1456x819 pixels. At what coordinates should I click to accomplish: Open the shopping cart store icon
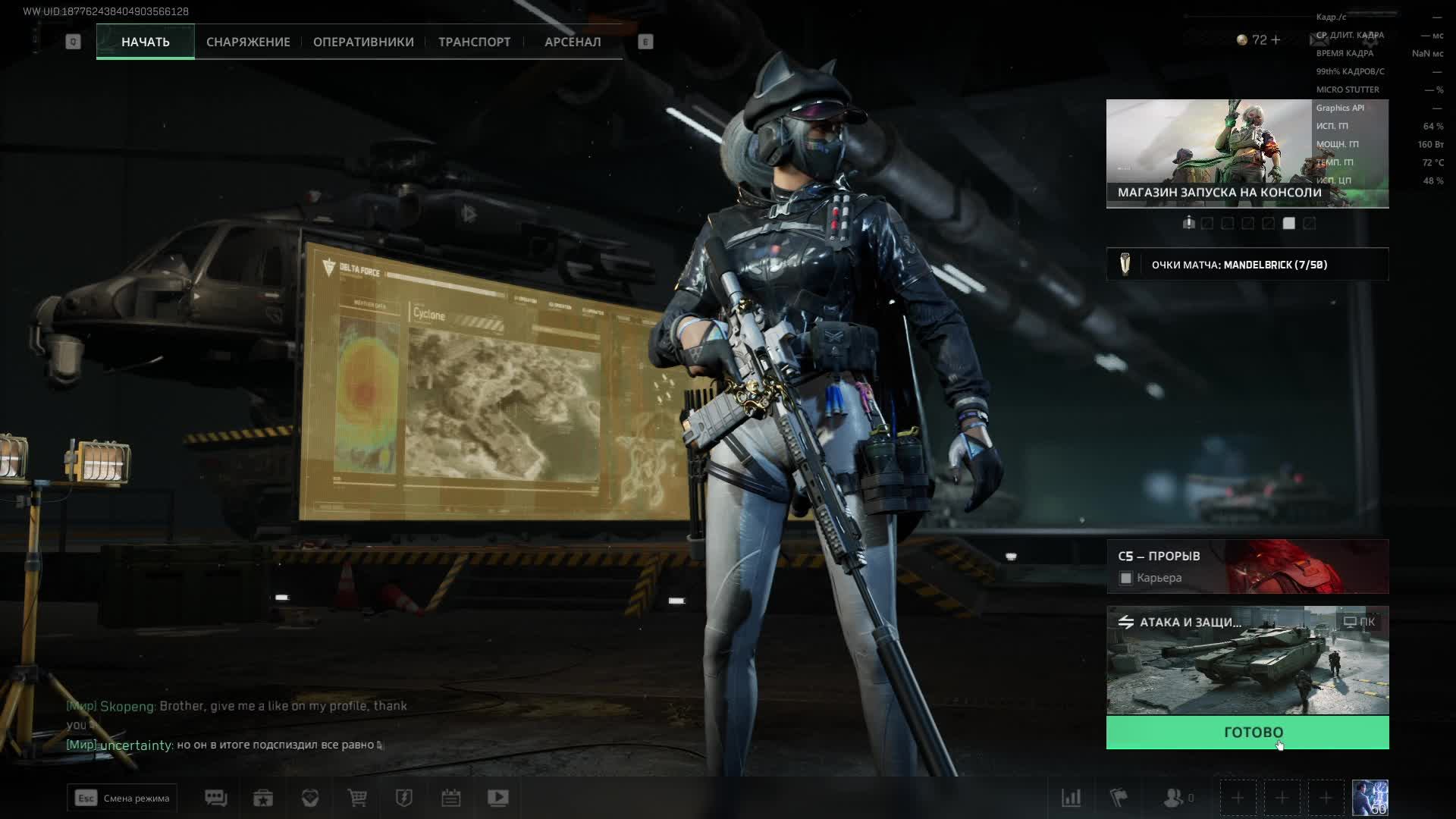point(357,798)
